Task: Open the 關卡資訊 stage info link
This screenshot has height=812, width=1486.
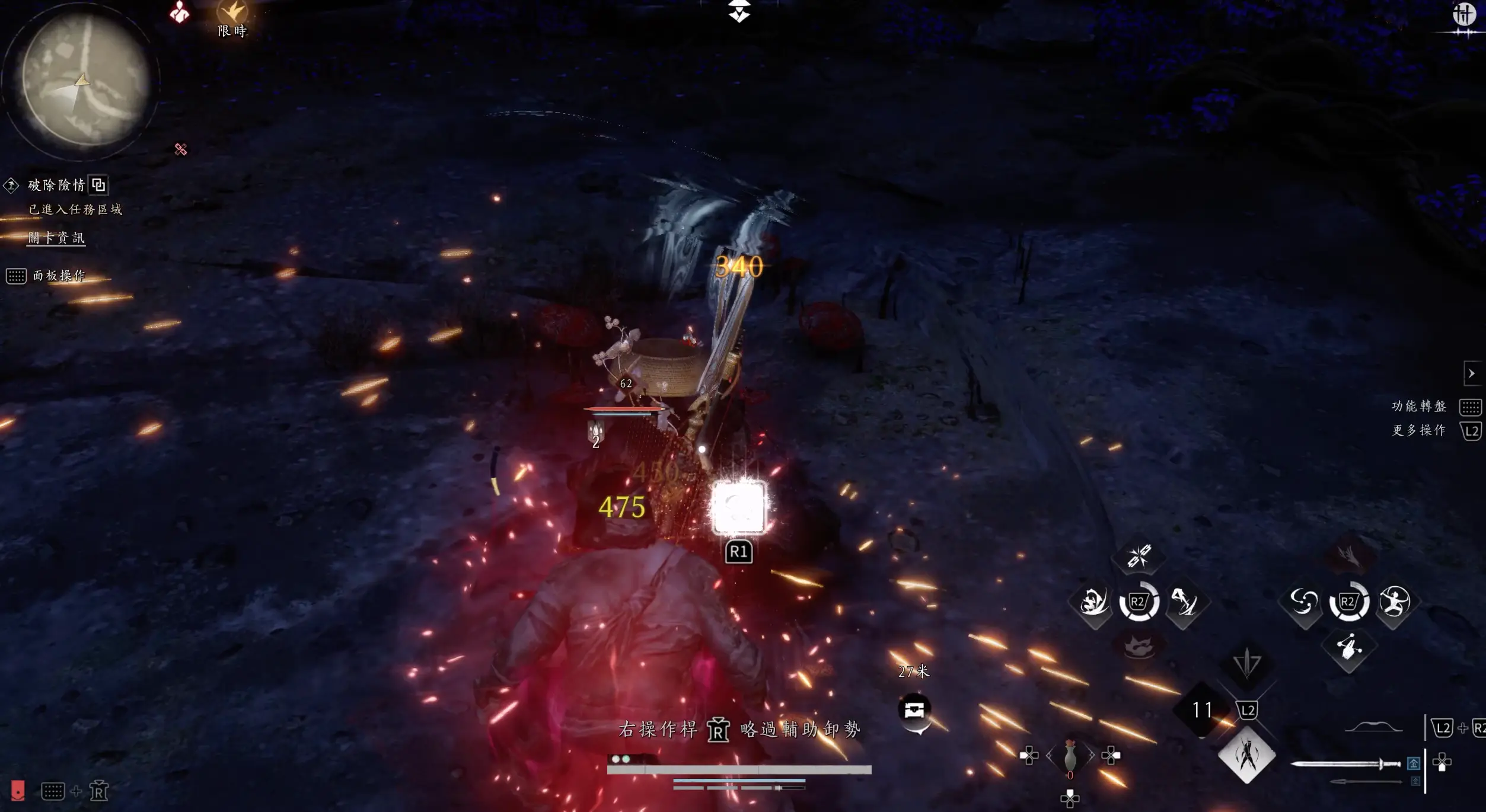Action: point(57,238)
